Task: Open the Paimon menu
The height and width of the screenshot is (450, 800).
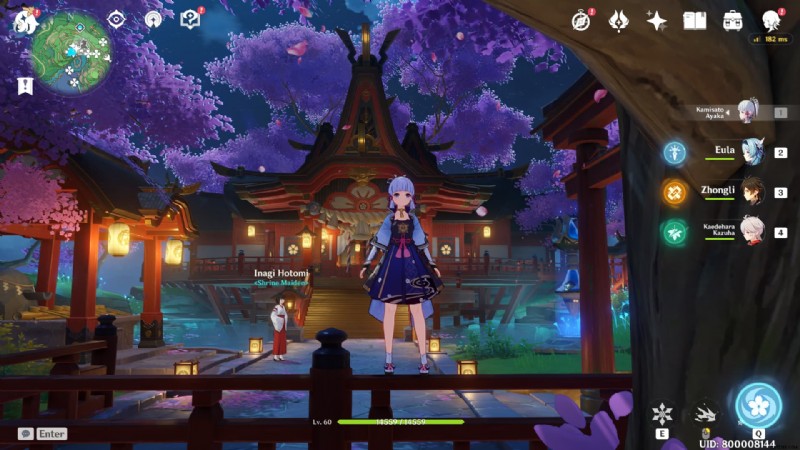Action: pyautogui.click(x=24, y=19)
